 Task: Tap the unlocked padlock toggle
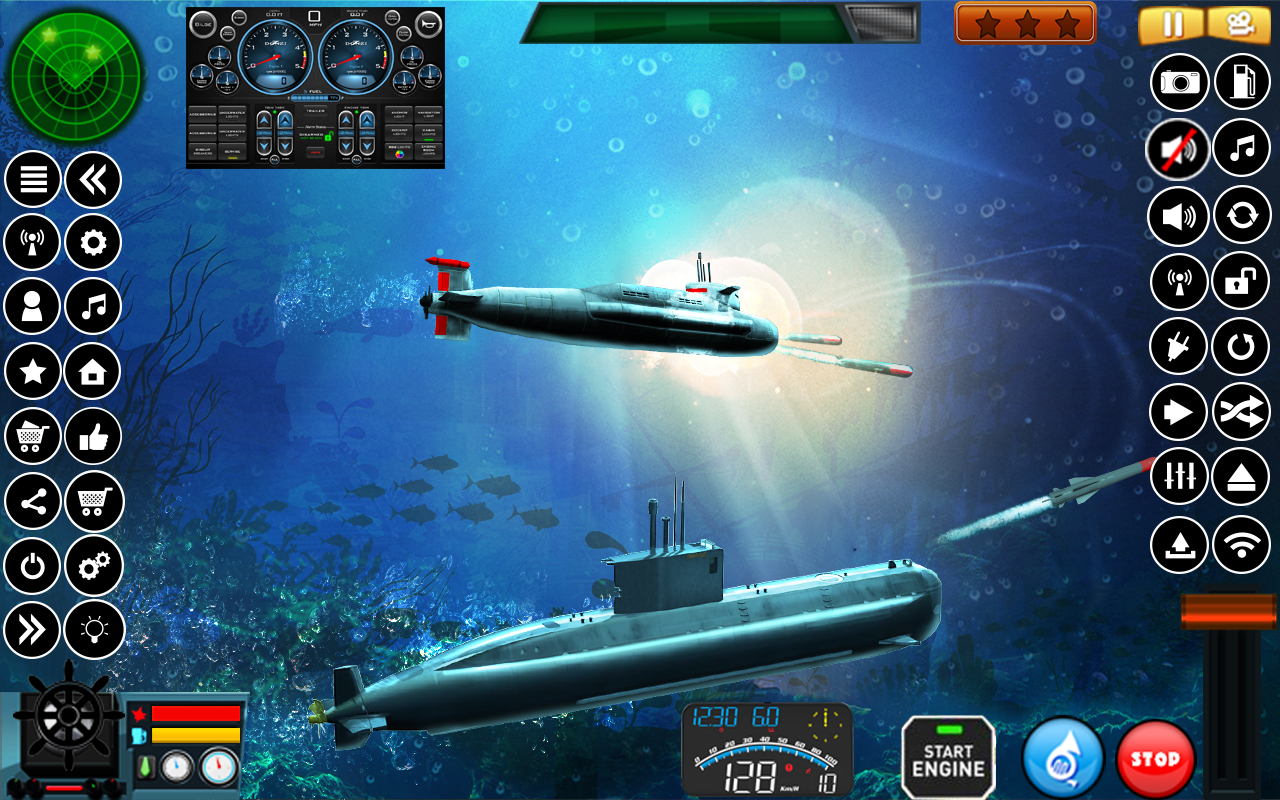1241,279
